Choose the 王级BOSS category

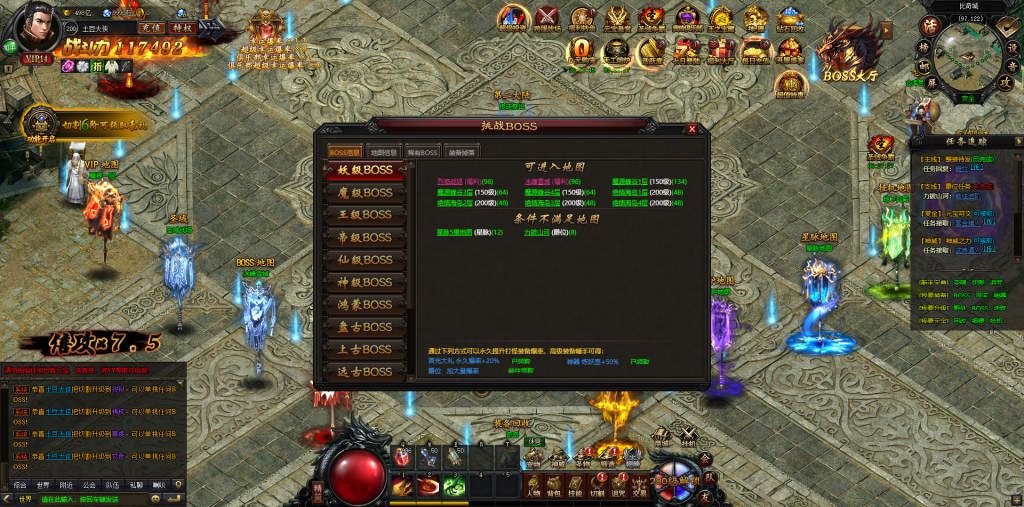click(x=364, y=215)
